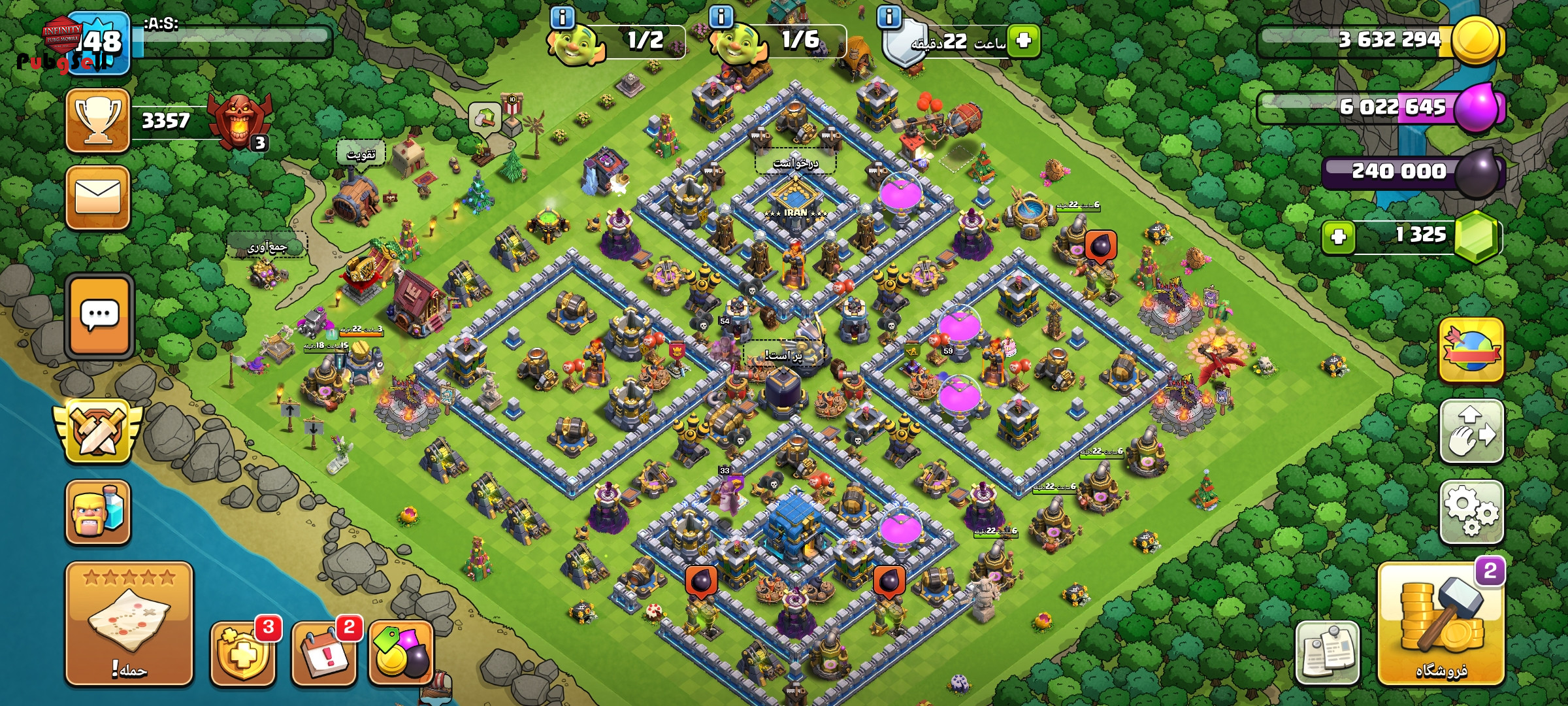This screenshot has height=706, width=1568.
Task: Tap the Attack map button
Action: pyautogui.click(x=129, y=624)
